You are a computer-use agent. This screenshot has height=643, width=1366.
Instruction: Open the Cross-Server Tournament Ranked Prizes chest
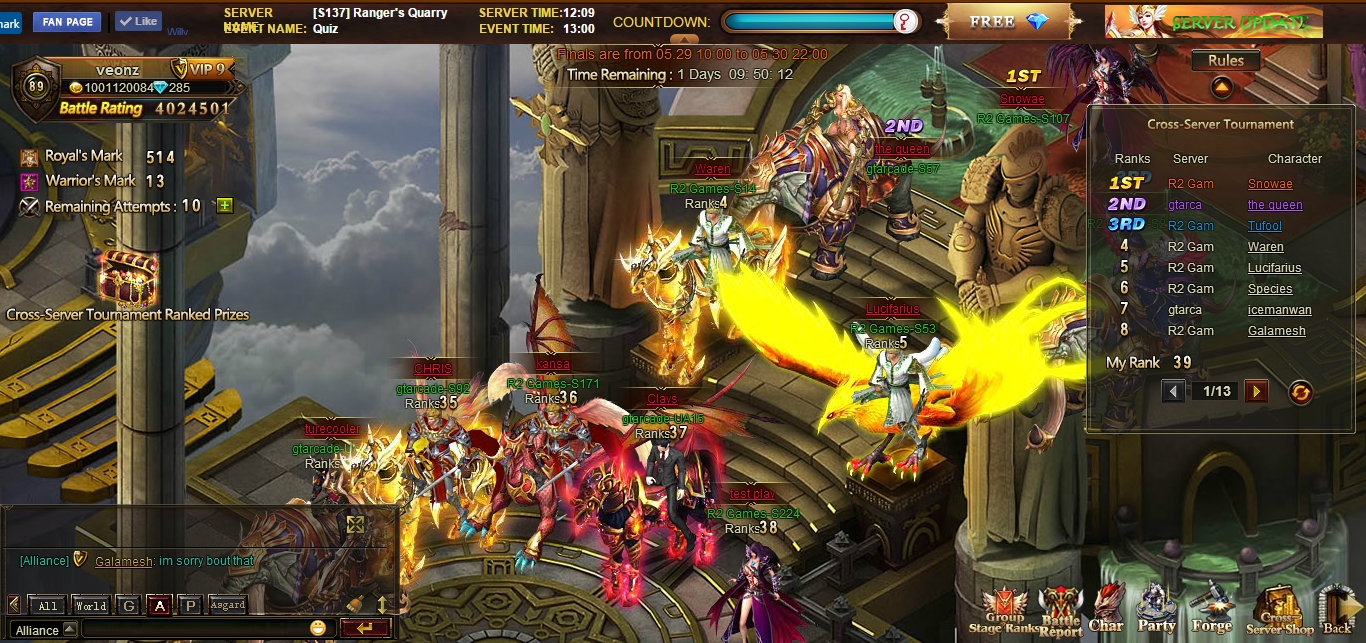coord(127,279)
